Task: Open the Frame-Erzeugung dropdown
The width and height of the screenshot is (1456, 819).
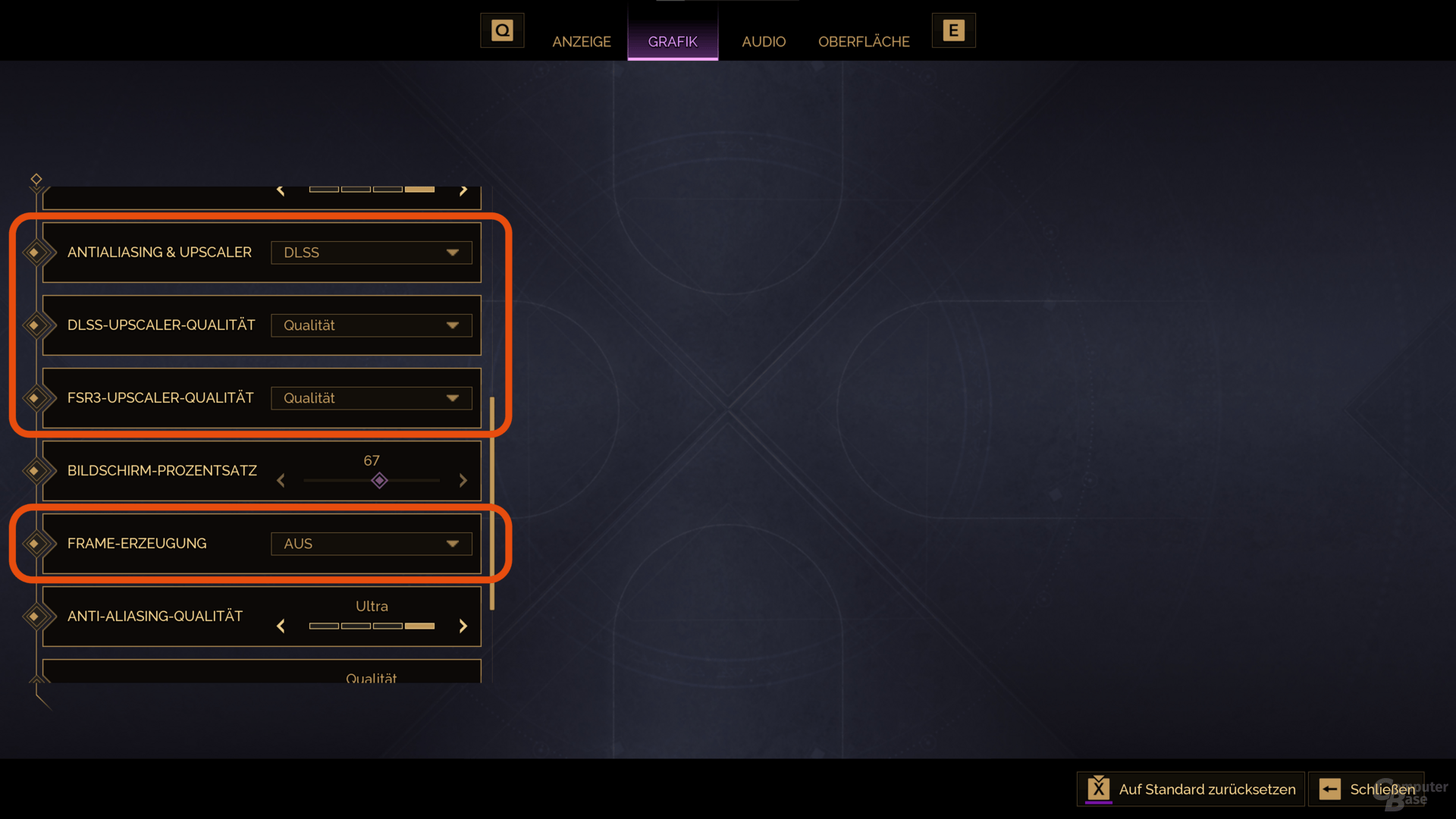Action: point(371,544)
